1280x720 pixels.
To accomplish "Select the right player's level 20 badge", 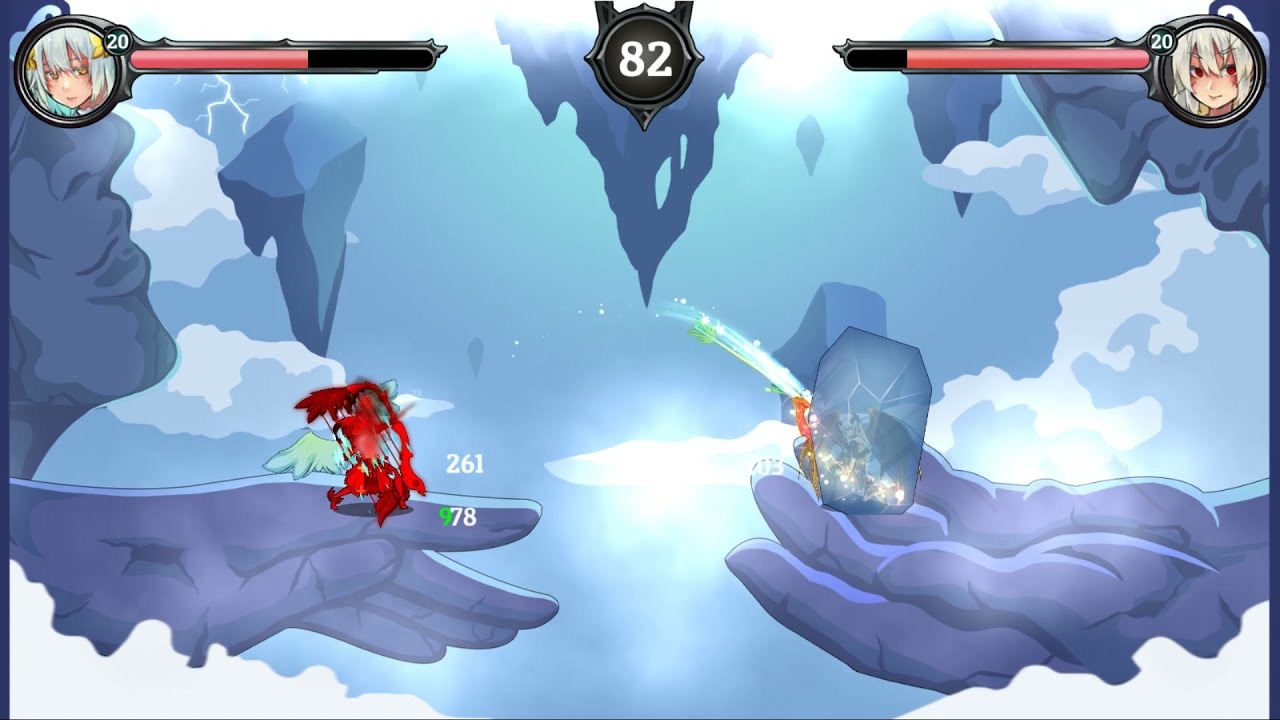I will point(1160,44).
